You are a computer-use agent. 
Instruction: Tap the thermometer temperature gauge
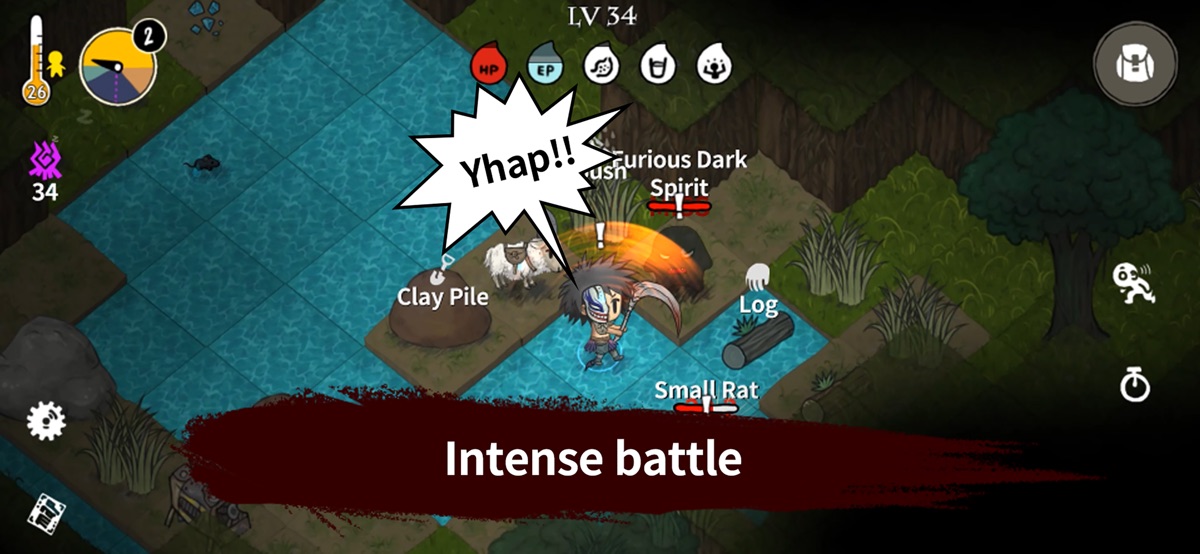[x=37, y=60]
